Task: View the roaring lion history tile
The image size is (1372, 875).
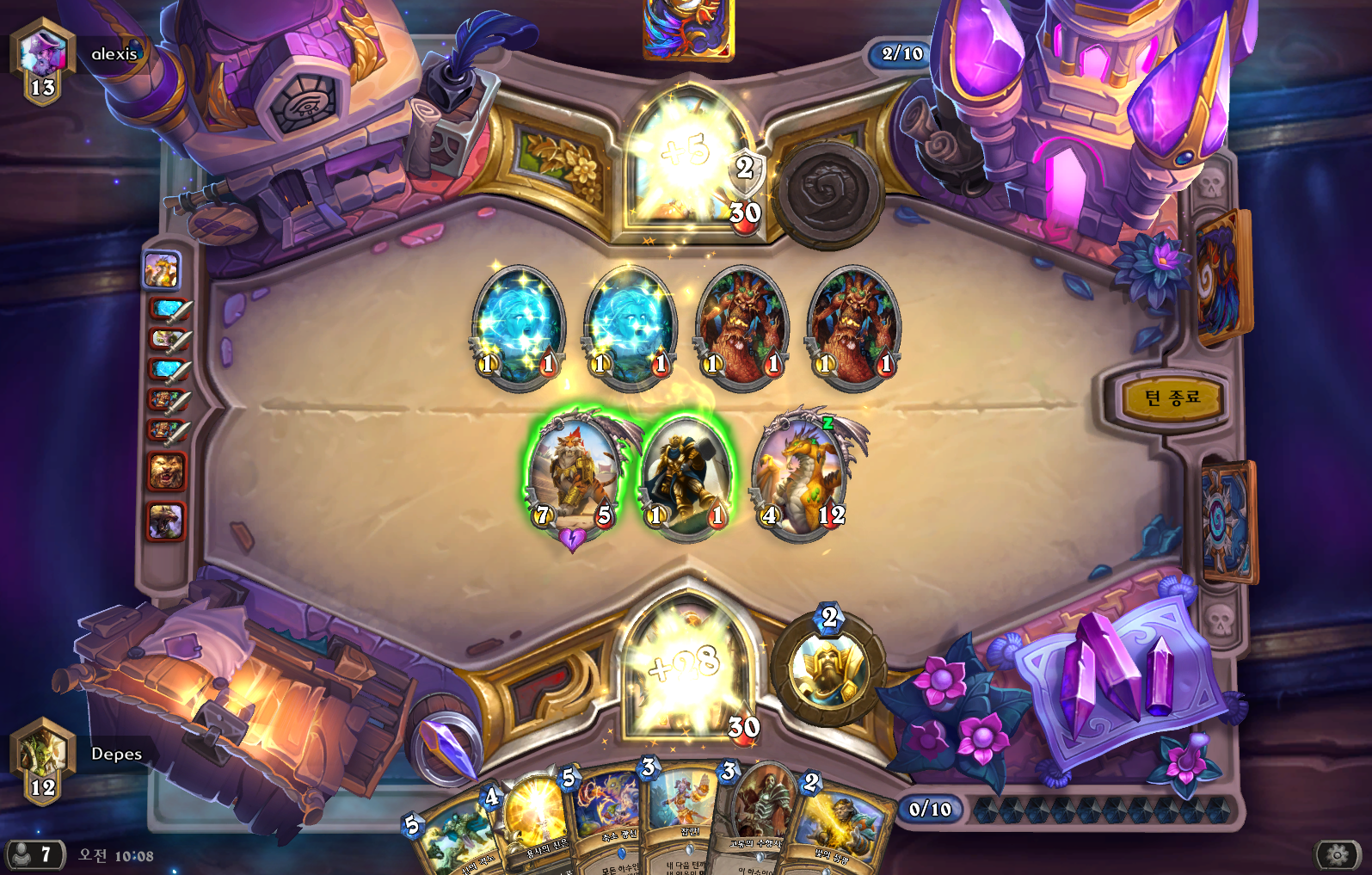Action: tap(166, 471)
